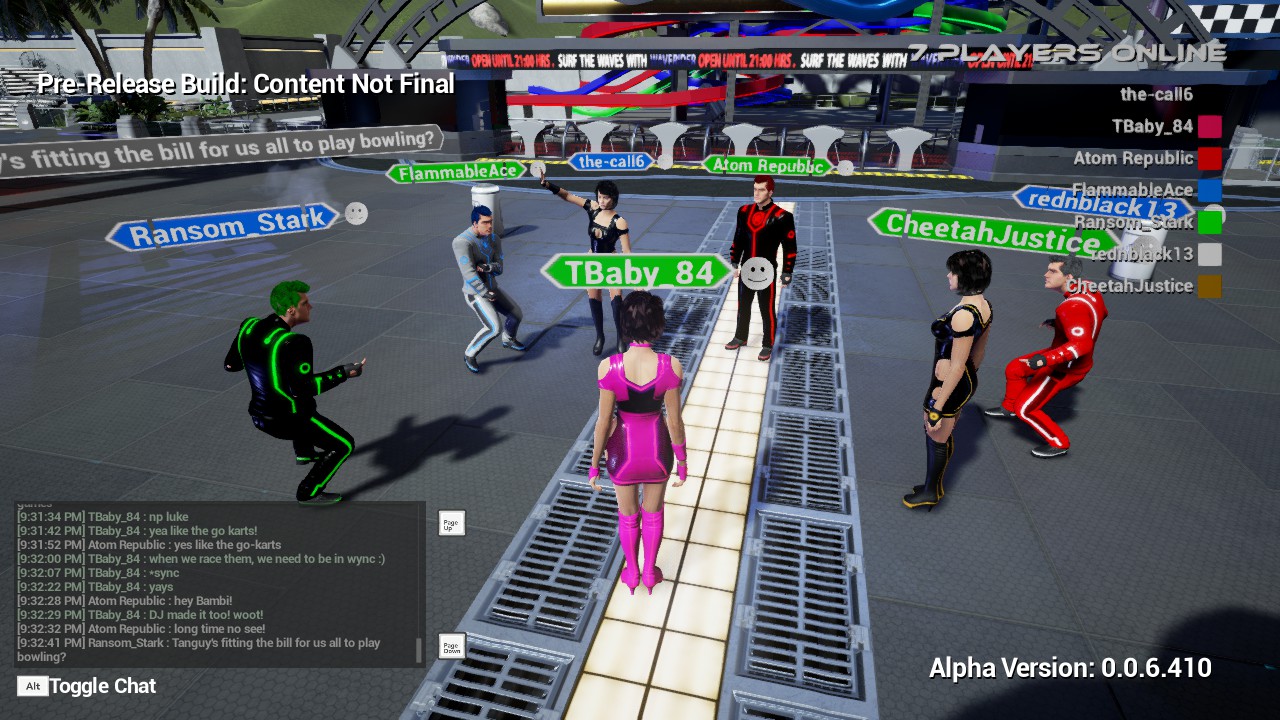Choose rednblack13 in the online players list
1280x720 pixels.
pos(1141,254)
